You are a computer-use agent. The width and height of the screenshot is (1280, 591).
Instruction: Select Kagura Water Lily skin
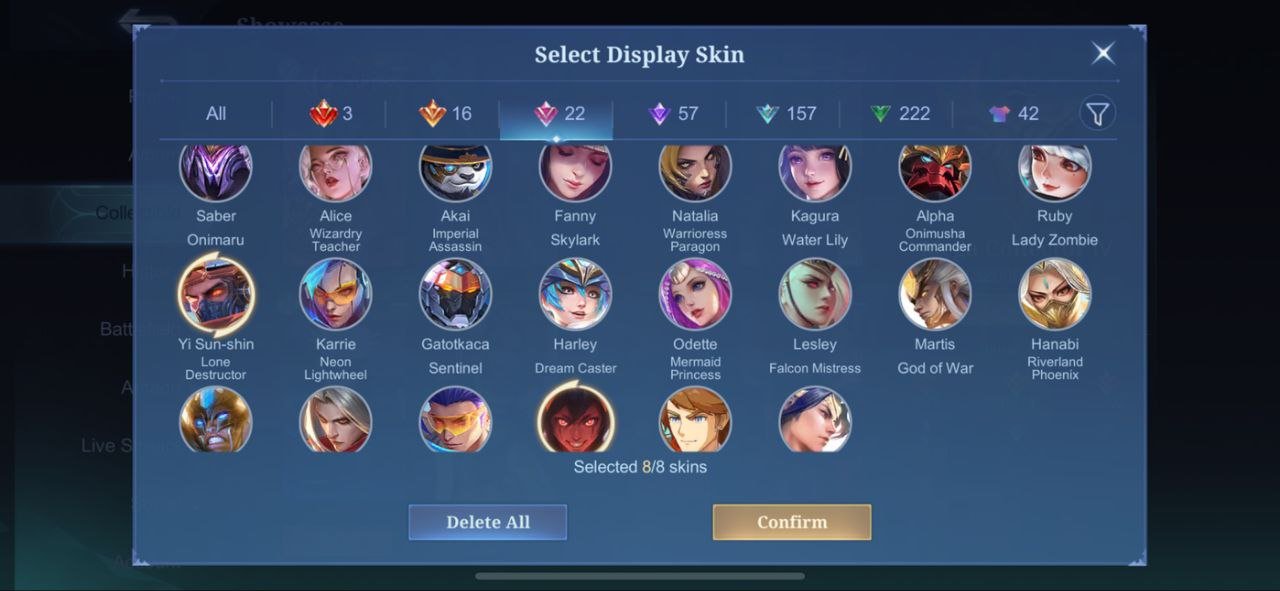coord(815,172)
